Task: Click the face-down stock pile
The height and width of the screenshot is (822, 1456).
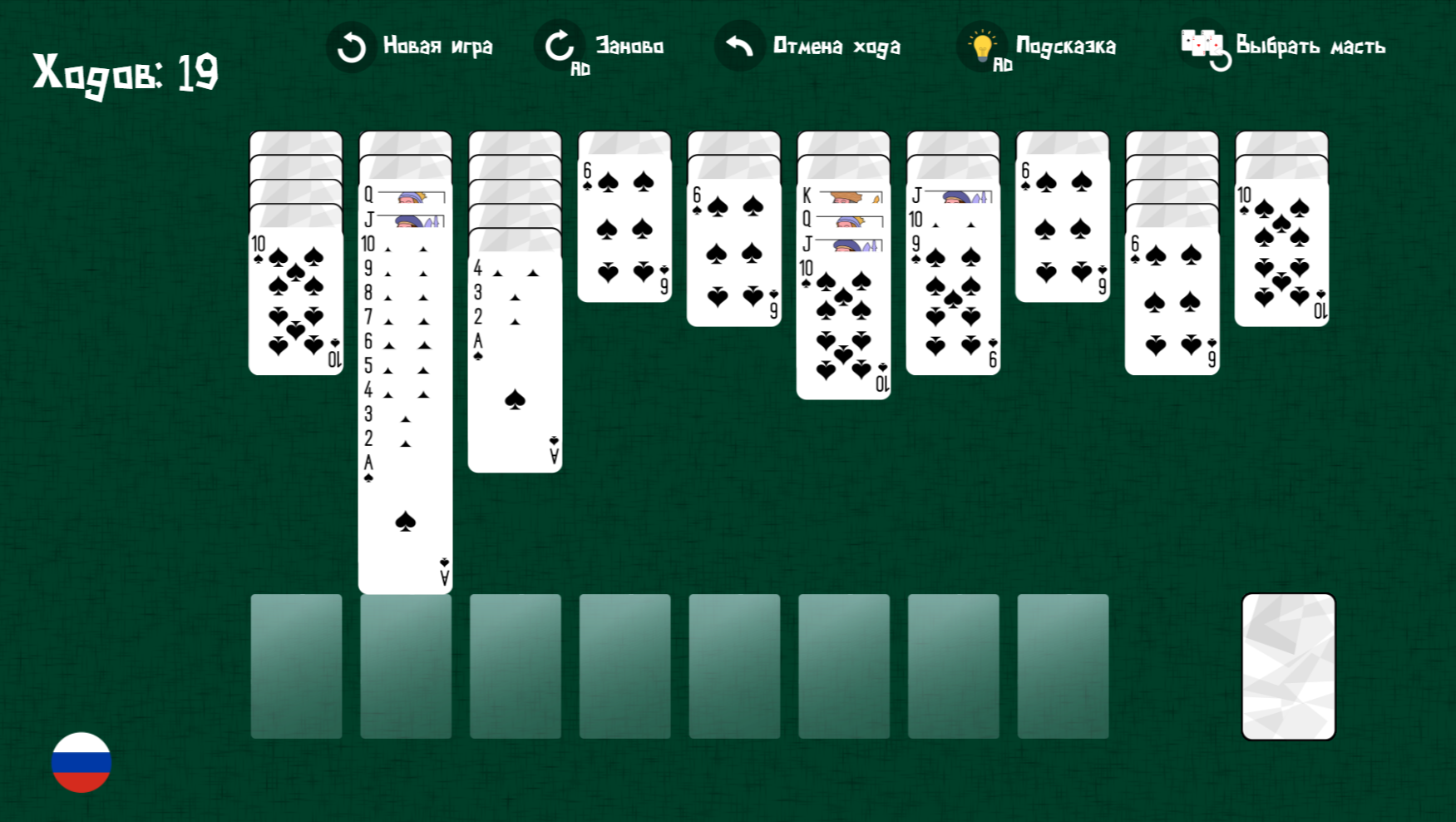Action: click(x=1287, y=666)
